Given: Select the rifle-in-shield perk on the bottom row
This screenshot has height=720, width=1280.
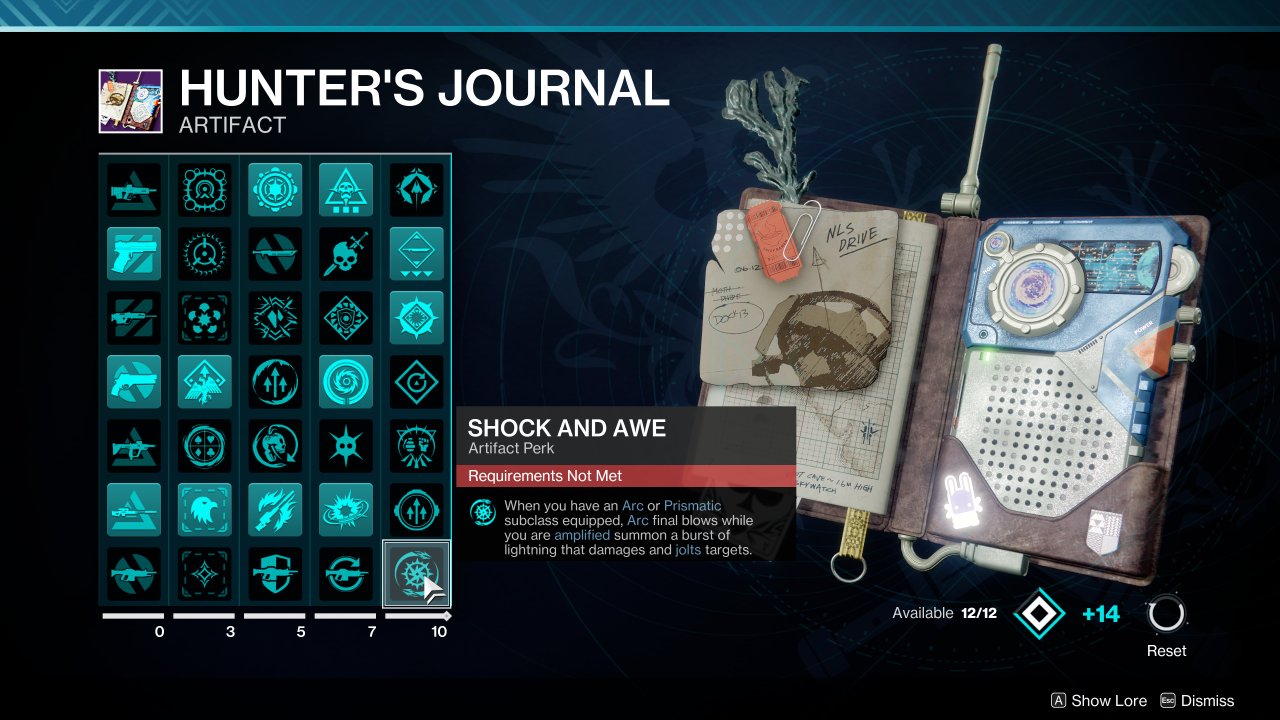Looking at the screenshot, I should (275, 573).
